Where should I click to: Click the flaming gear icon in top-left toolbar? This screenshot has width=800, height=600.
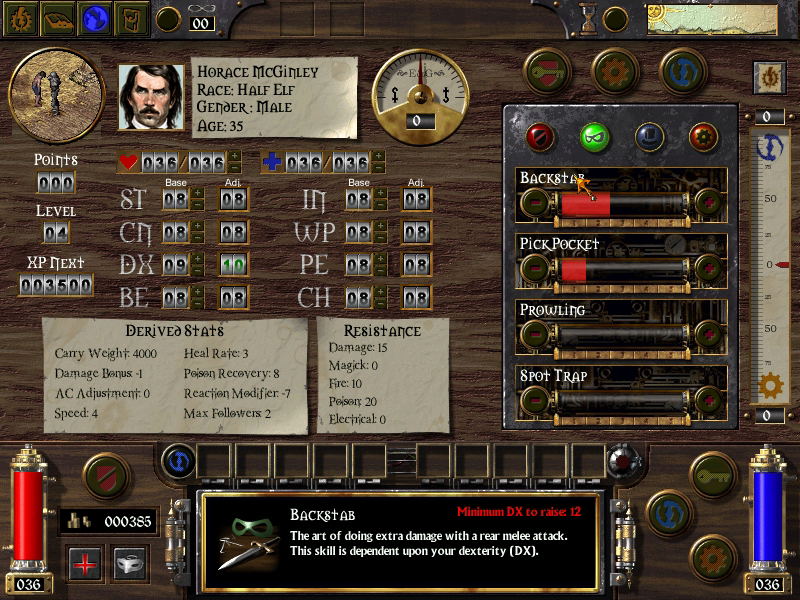21,18
